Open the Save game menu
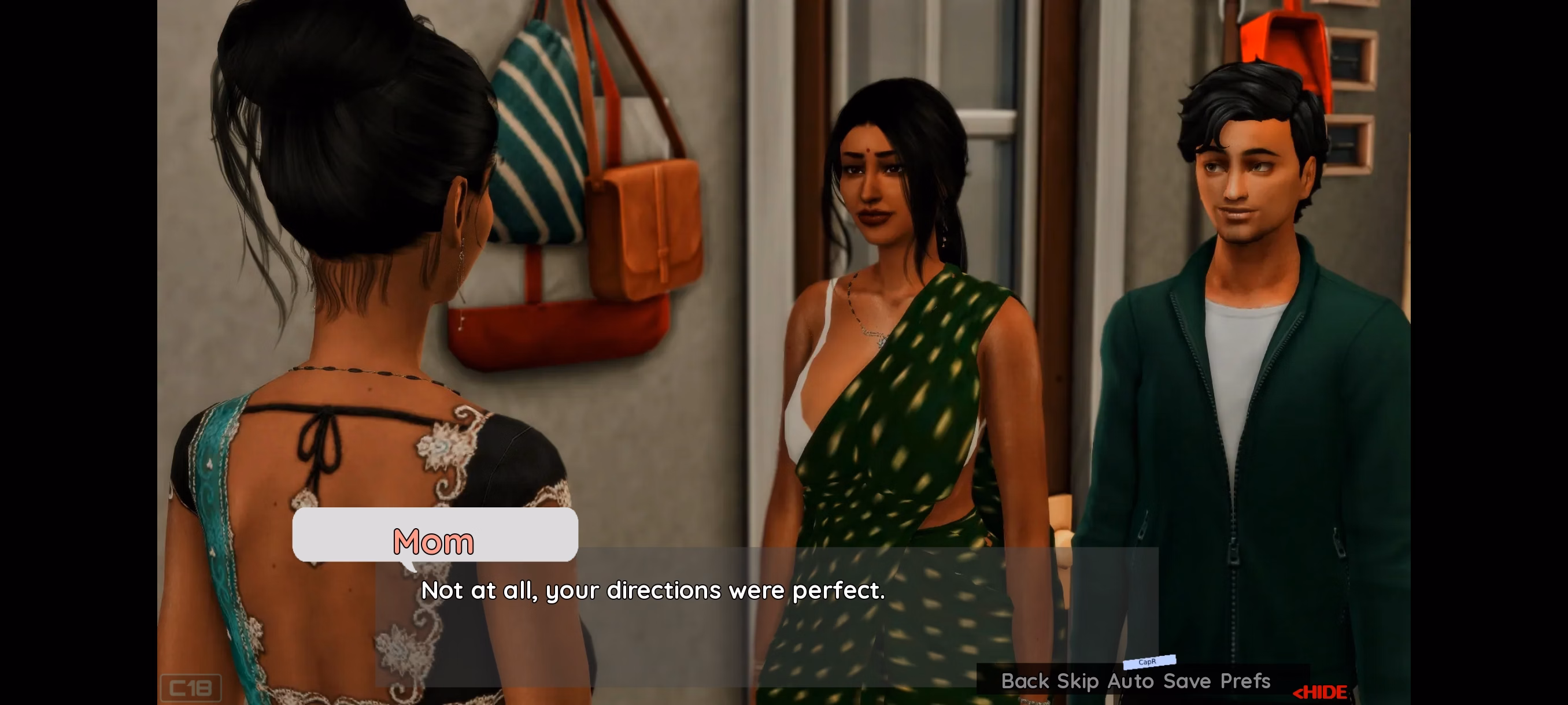This screenshot has width=1568, height=705. pos(1186,681)
